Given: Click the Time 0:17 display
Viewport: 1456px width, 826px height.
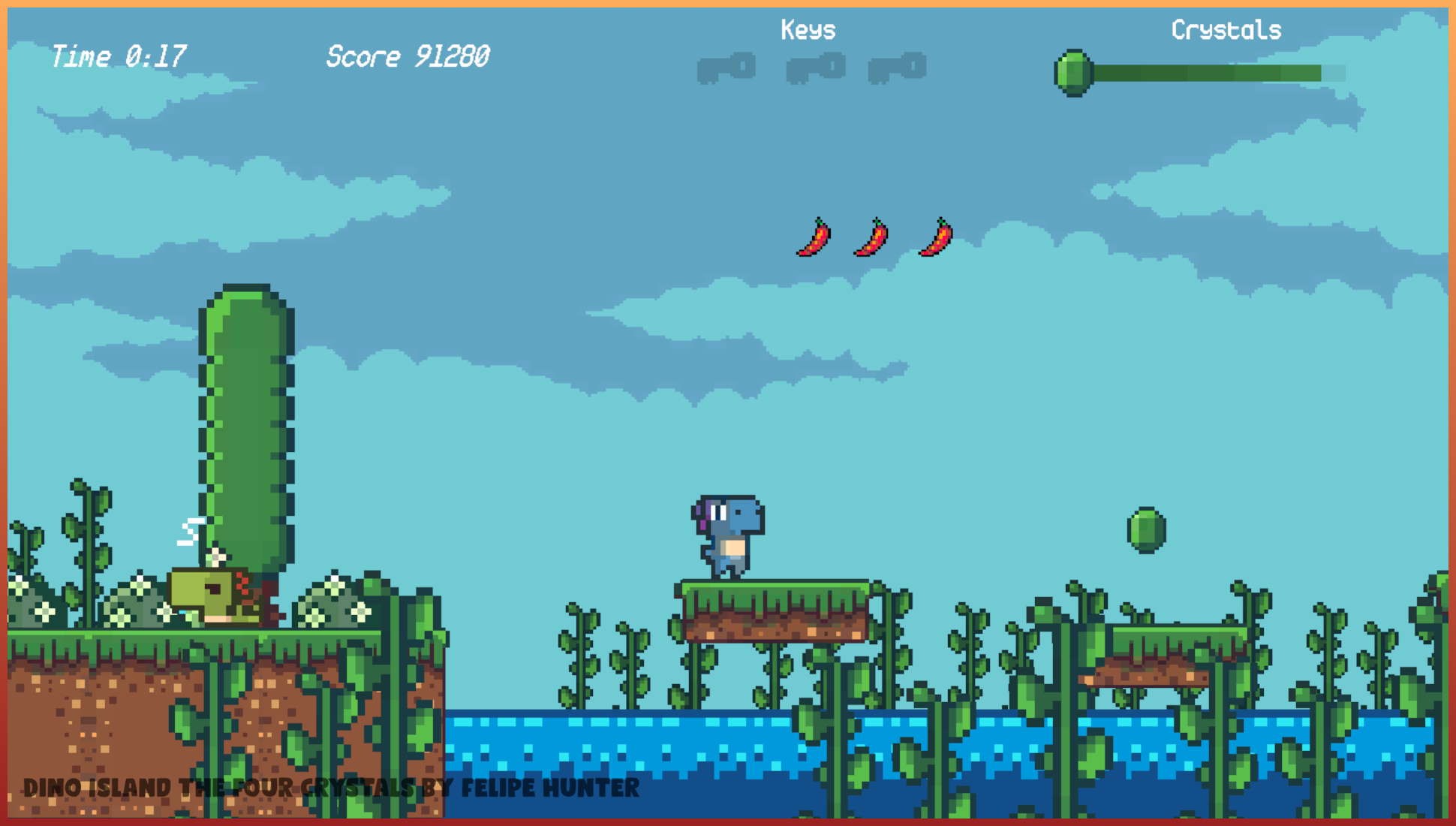Looking at the screenshot, I should (x=118, y=56).
